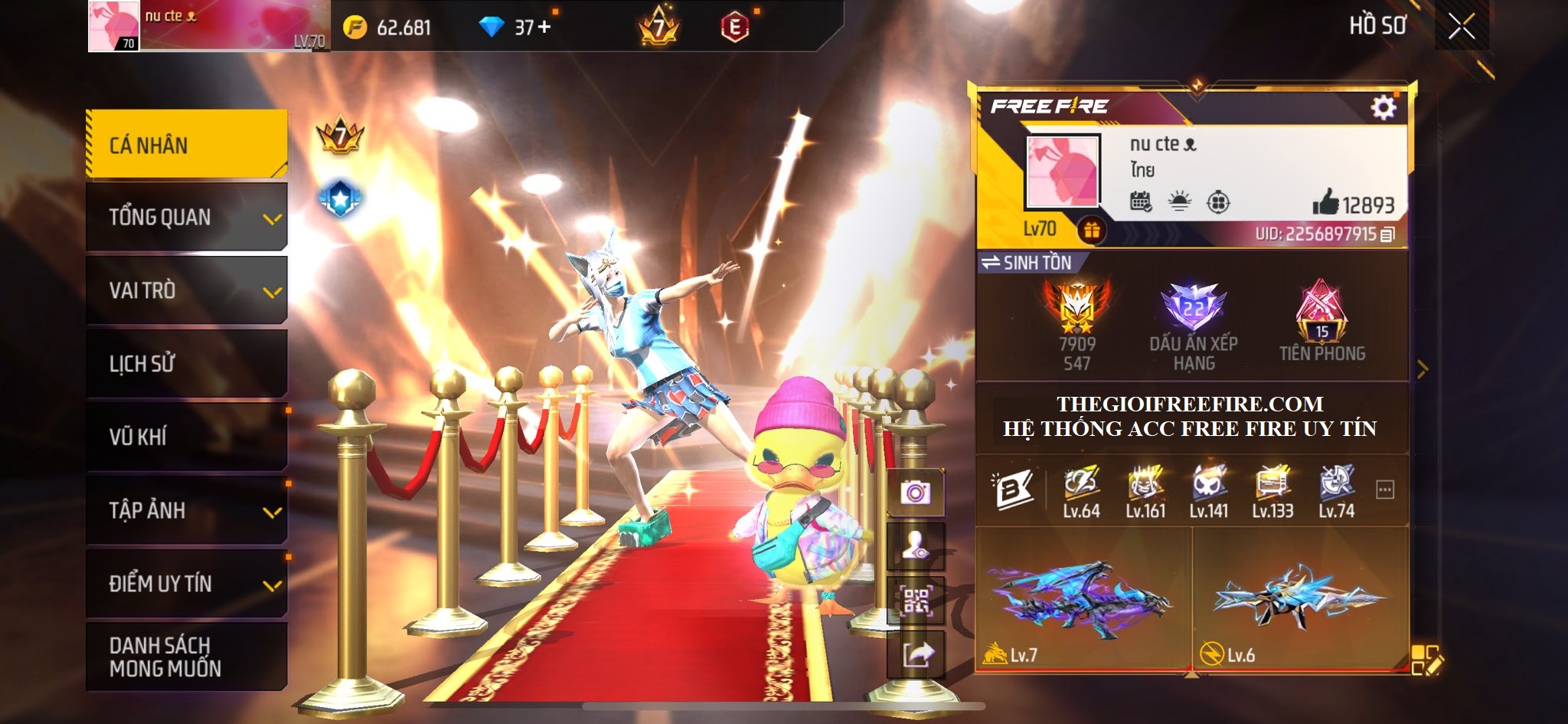Open the TẬP ẢNH section
Image resolution: width=1568 pixels, height=724 pixels.
(x=187, y=510)
